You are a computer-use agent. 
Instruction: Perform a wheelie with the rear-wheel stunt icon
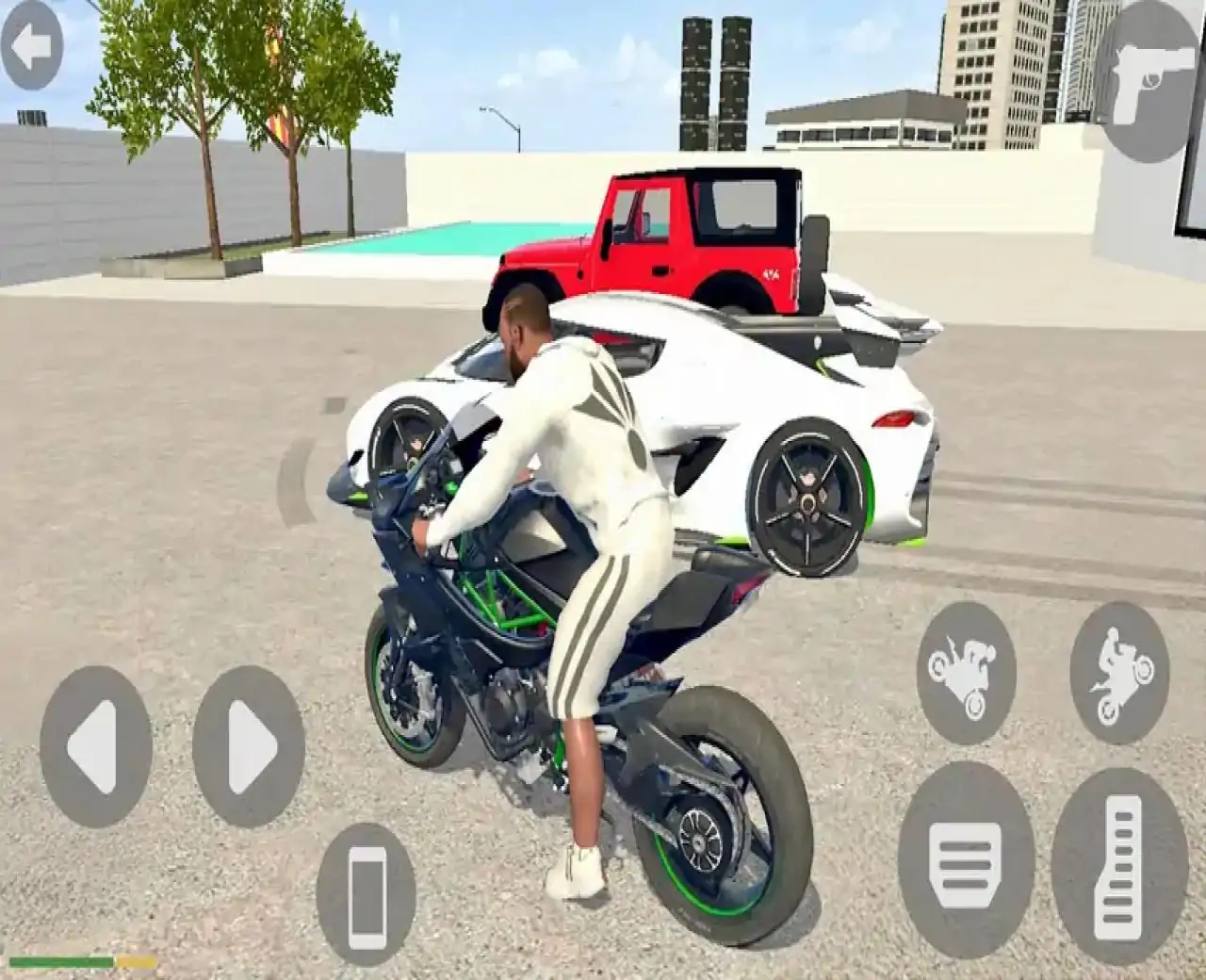click(1121, 669)
